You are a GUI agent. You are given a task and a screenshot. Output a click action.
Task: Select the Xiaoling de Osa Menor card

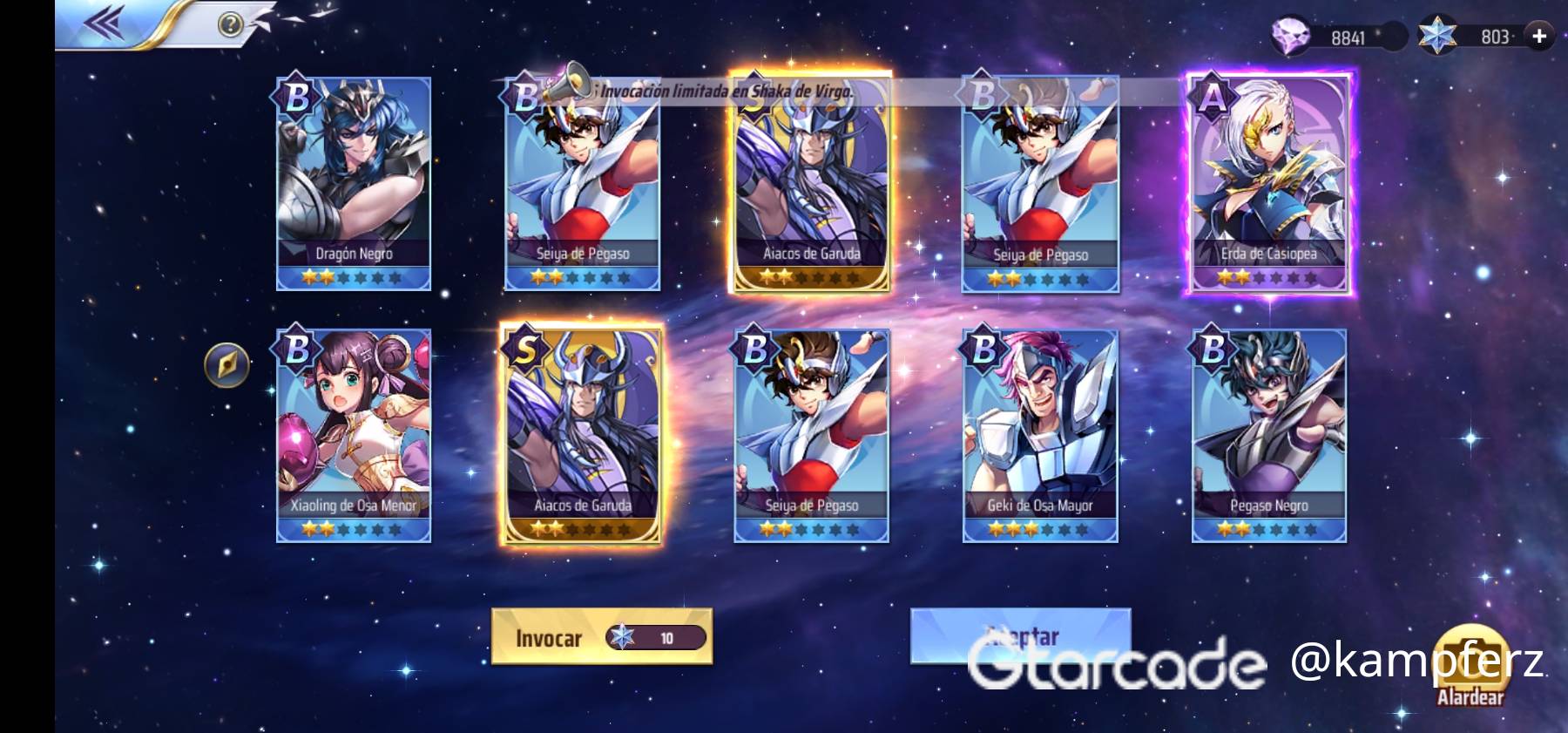(x=354, y=435)
